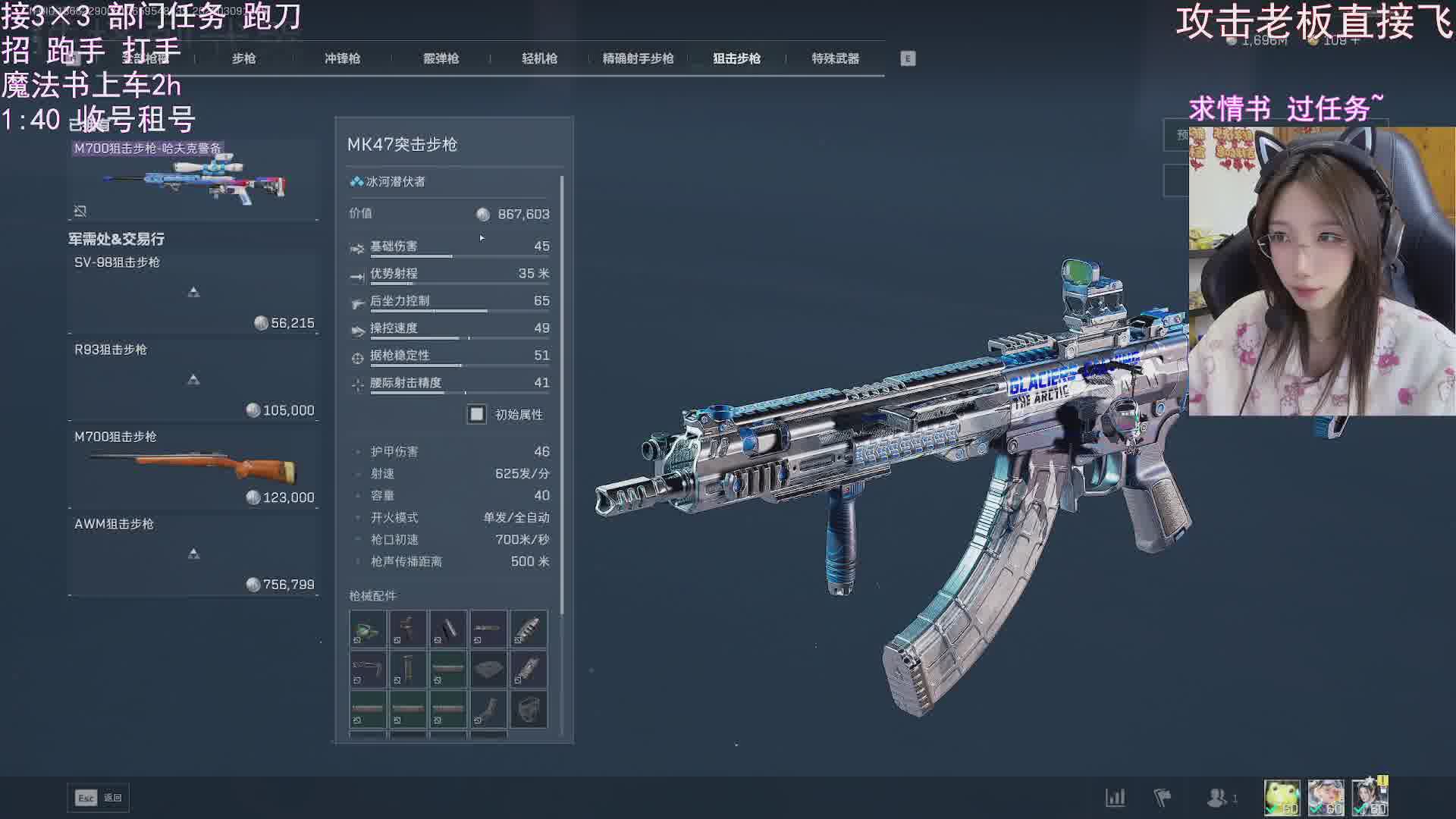Open the 特殊武器 tab
This screenshot has height=819, width=1456.
click(835, 58)
